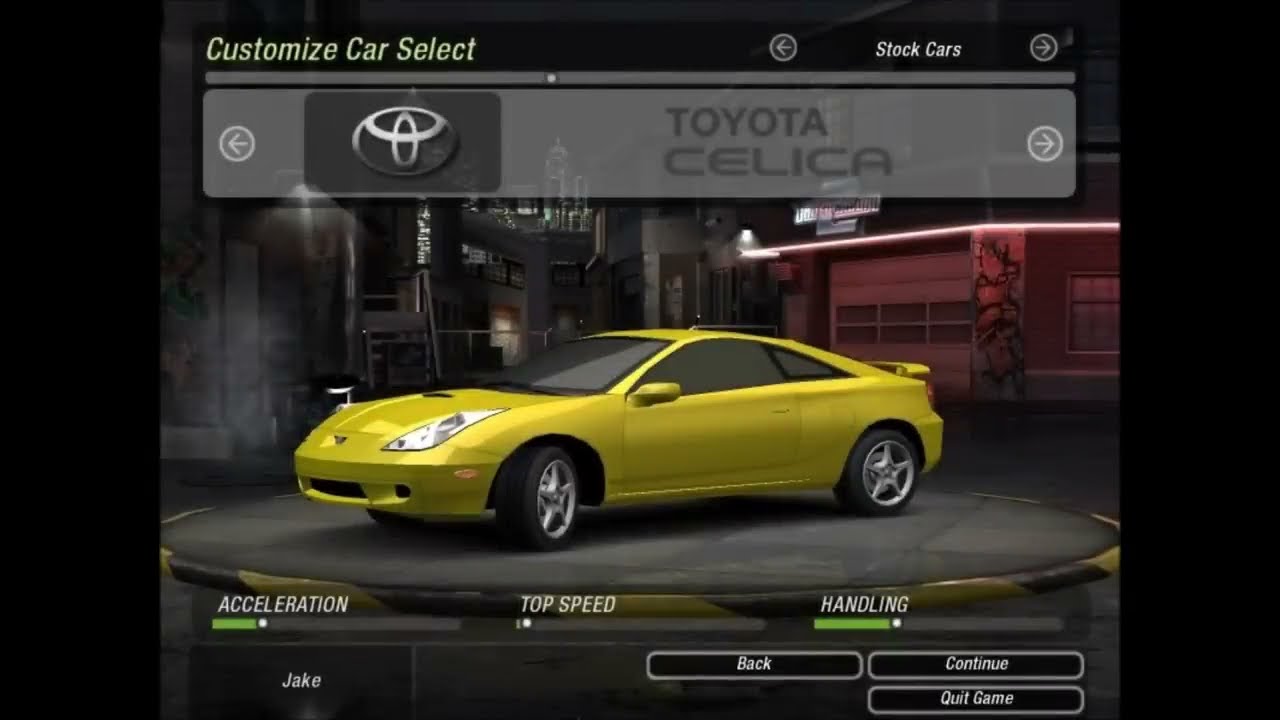This screenshot has height=720, width=1280.
Task: Click the Back button
Action: (x=754, y=664)
